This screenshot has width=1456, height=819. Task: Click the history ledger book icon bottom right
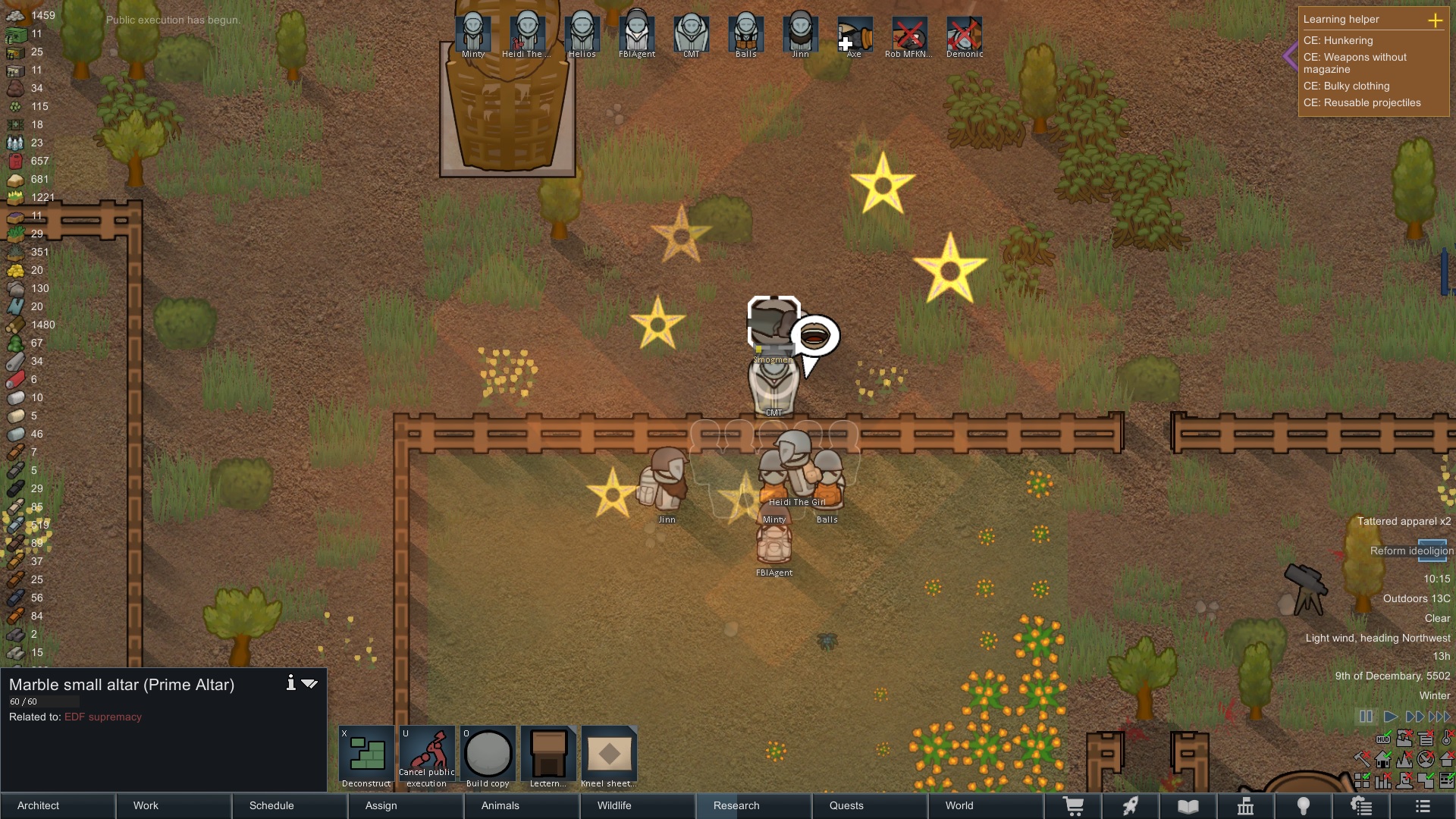click(x=1188, y=806)
